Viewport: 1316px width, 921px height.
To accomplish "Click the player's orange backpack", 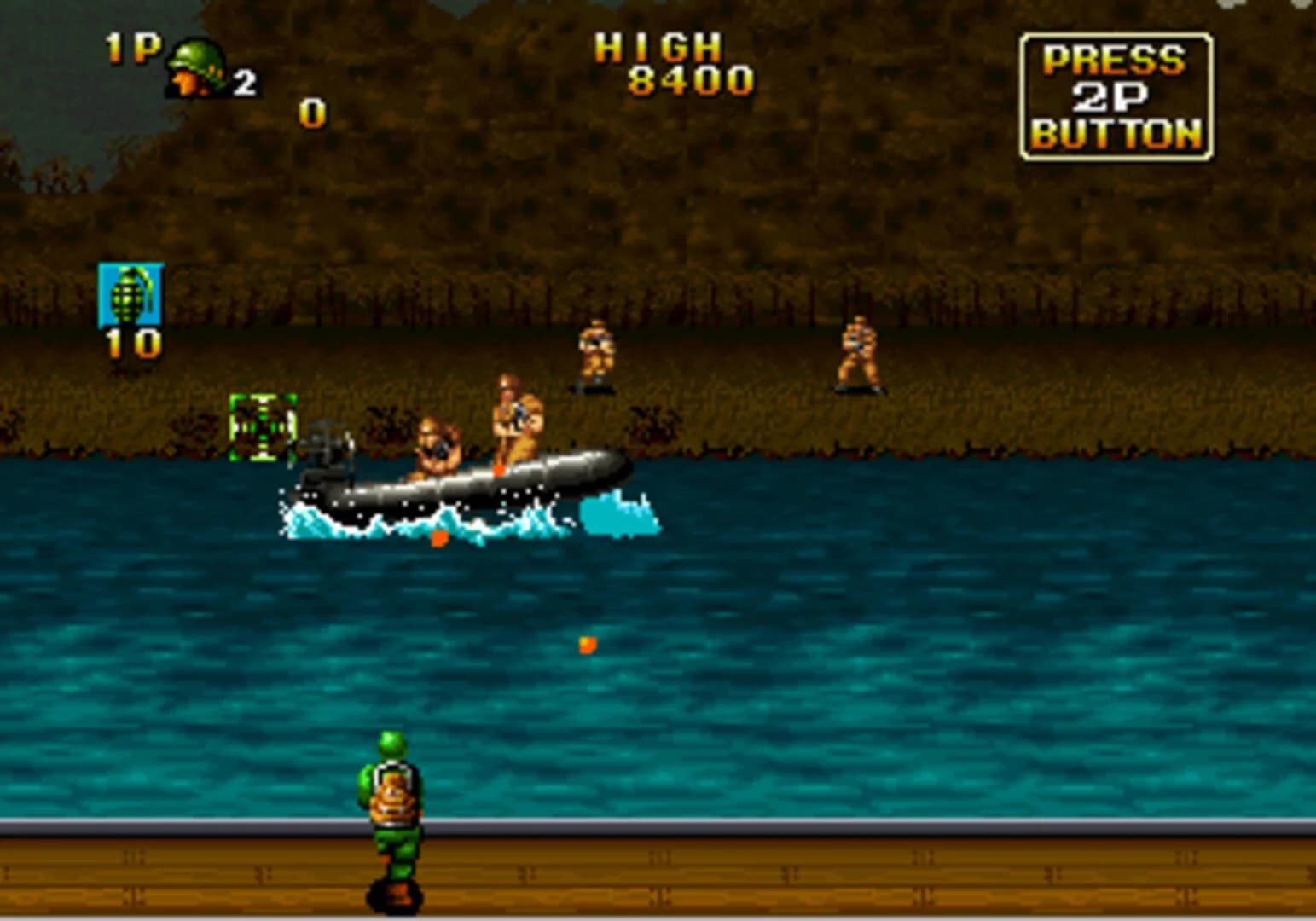I will [391, 797].
